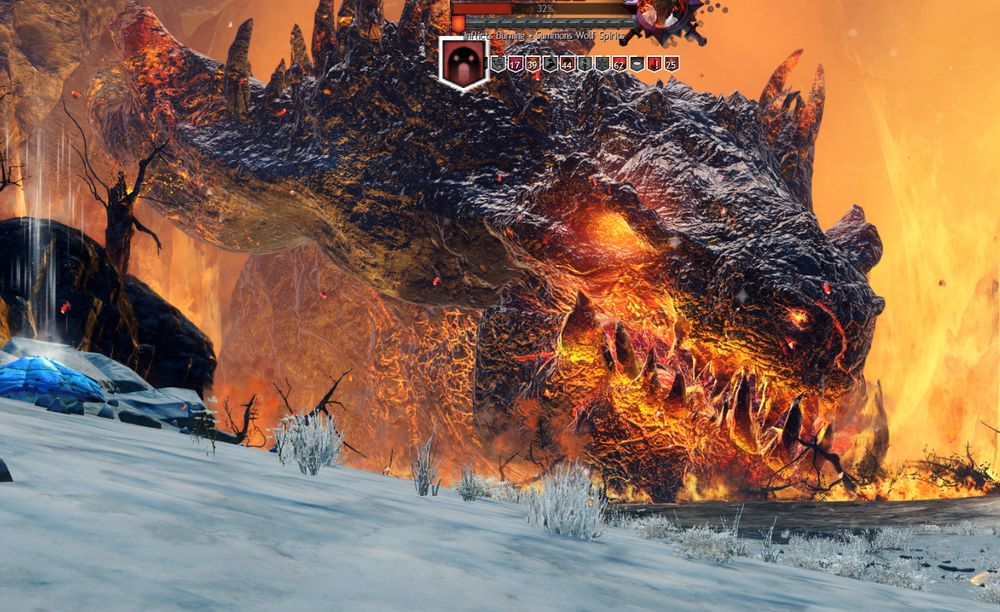This screenshot has width=1000, height=612.
Task: Click the boss target portrait
Action: [663, 14]
